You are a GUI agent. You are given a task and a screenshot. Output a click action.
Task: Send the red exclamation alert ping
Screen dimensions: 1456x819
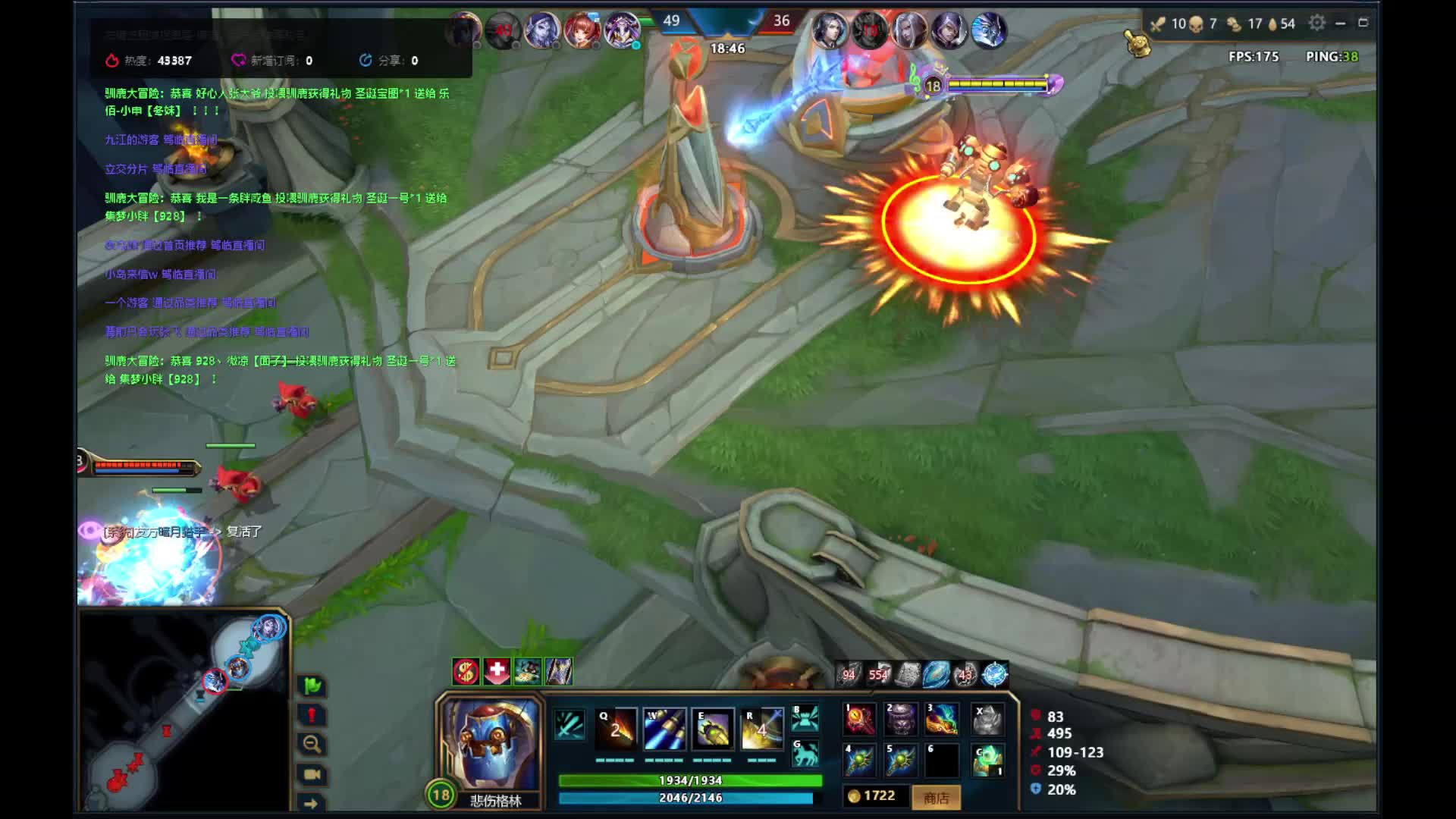point(312,715)
